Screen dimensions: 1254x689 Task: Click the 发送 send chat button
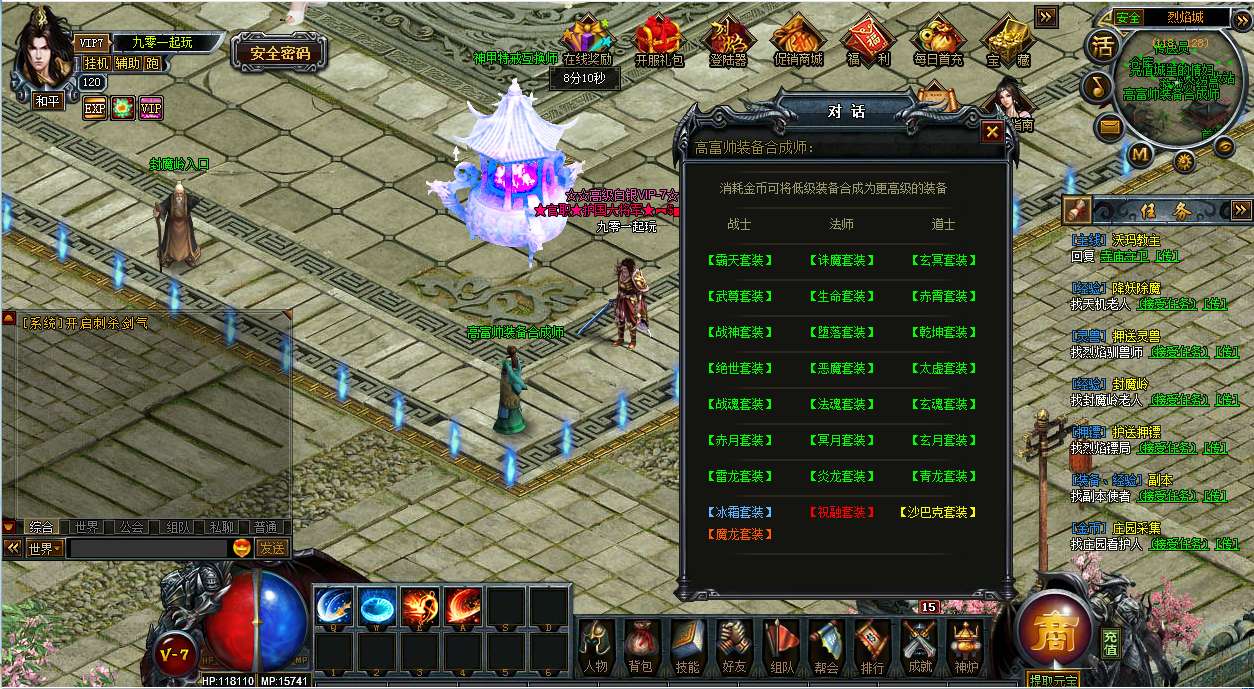coord(271,548)
